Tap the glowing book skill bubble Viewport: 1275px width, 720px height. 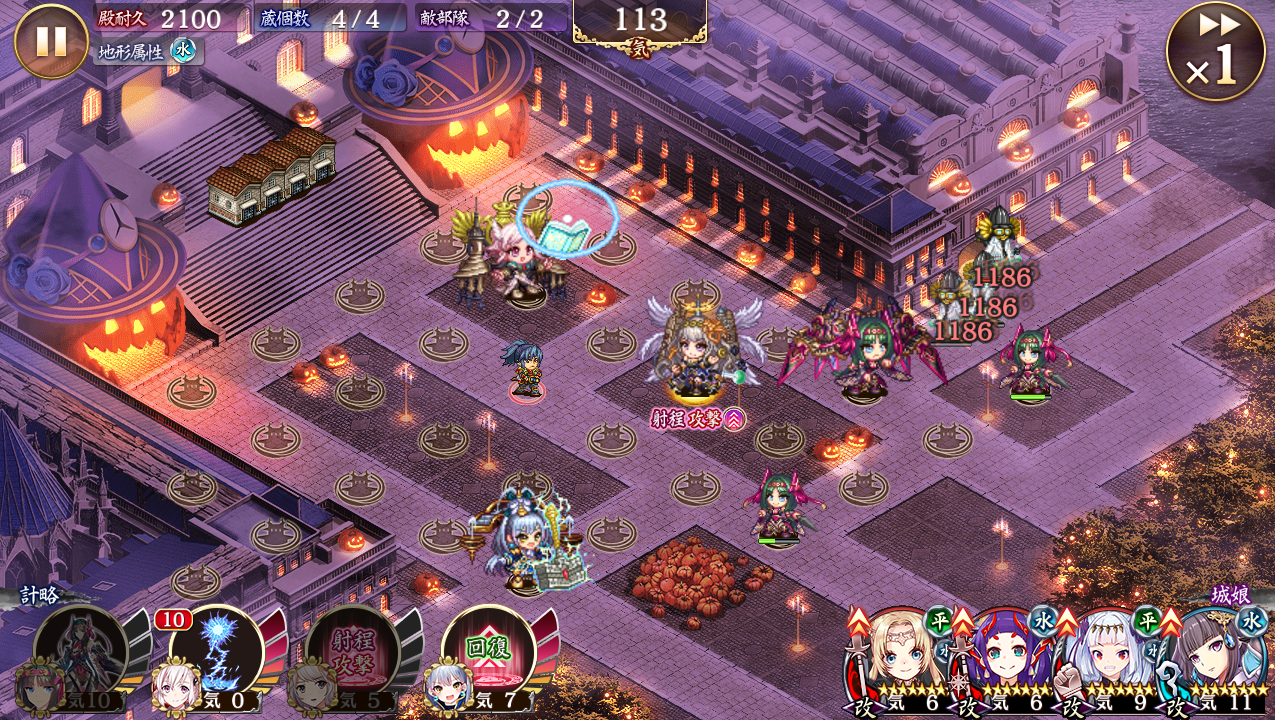tap(567, 219)
